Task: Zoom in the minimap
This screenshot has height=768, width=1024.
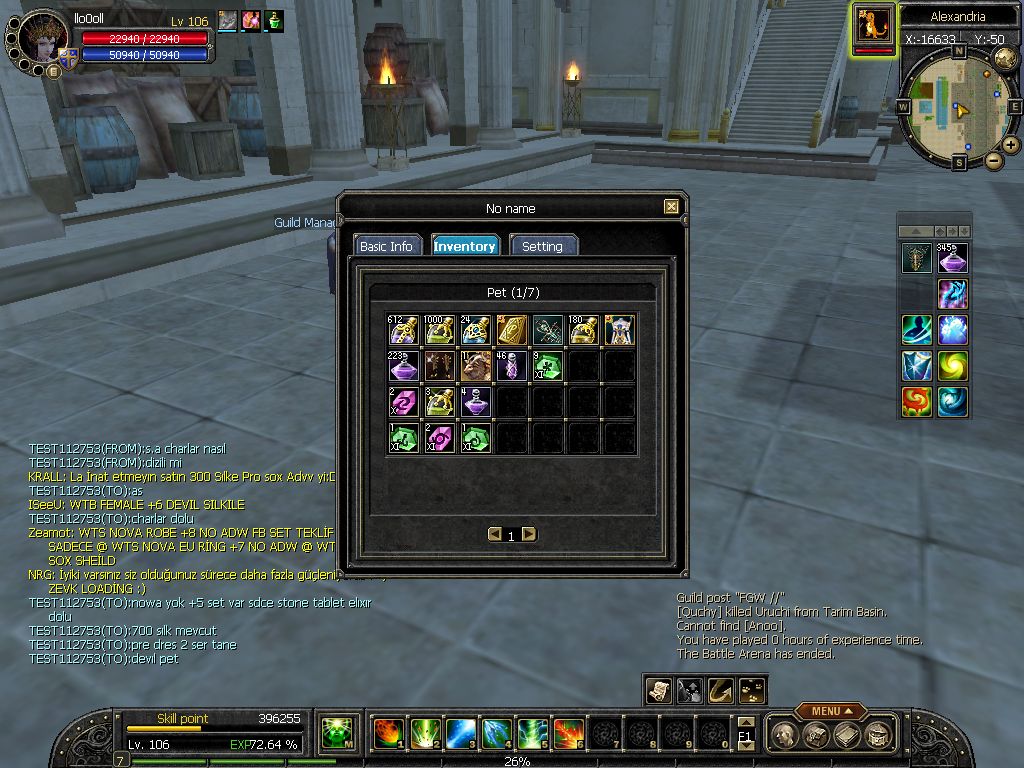Action: tap(1011, 145)
